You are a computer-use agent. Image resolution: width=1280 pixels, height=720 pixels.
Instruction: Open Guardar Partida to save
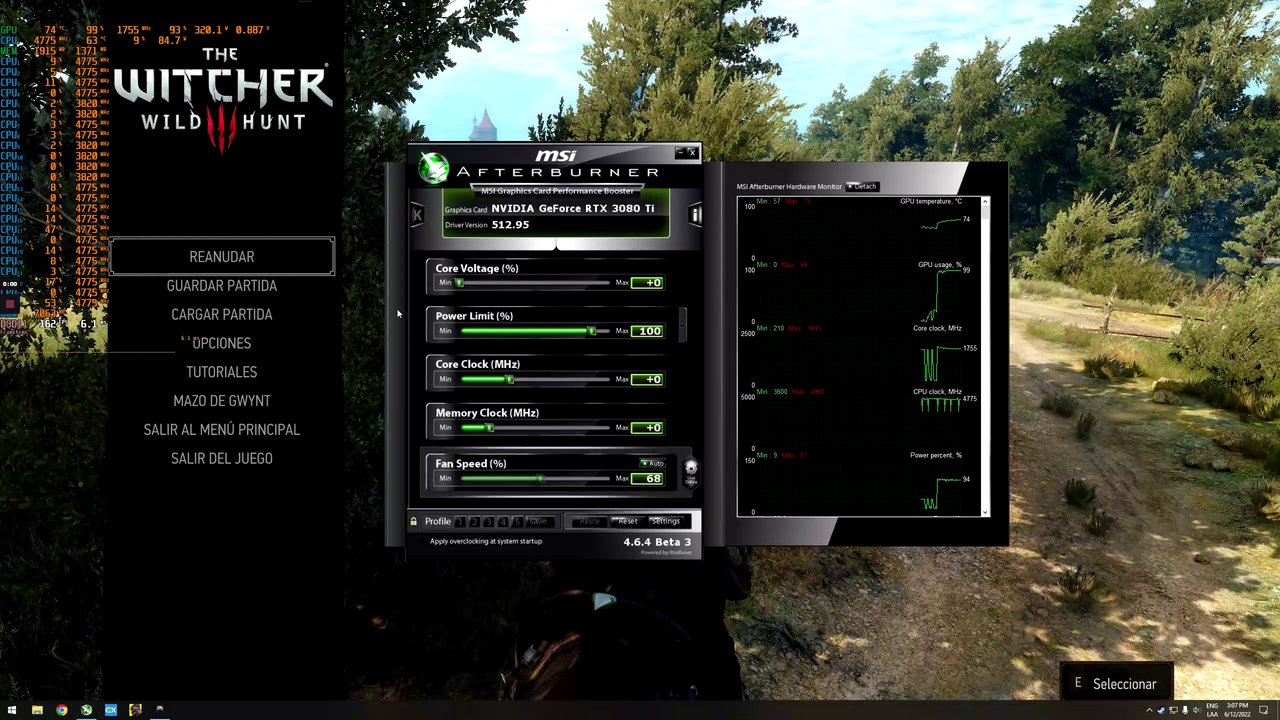pyautogui.click(x=221, y=286)
